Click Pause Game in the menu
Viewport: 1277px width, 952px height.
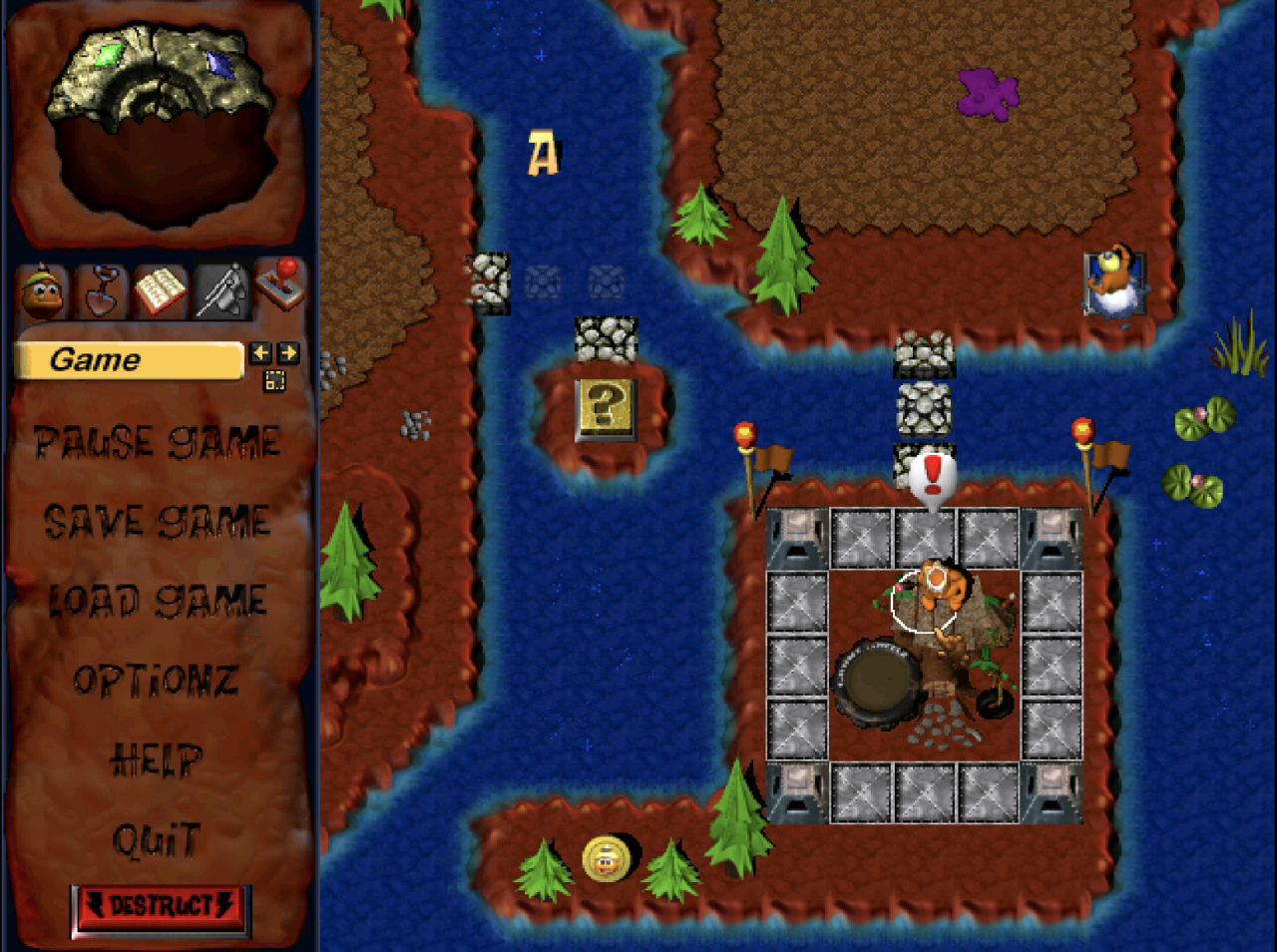[157, 442]
